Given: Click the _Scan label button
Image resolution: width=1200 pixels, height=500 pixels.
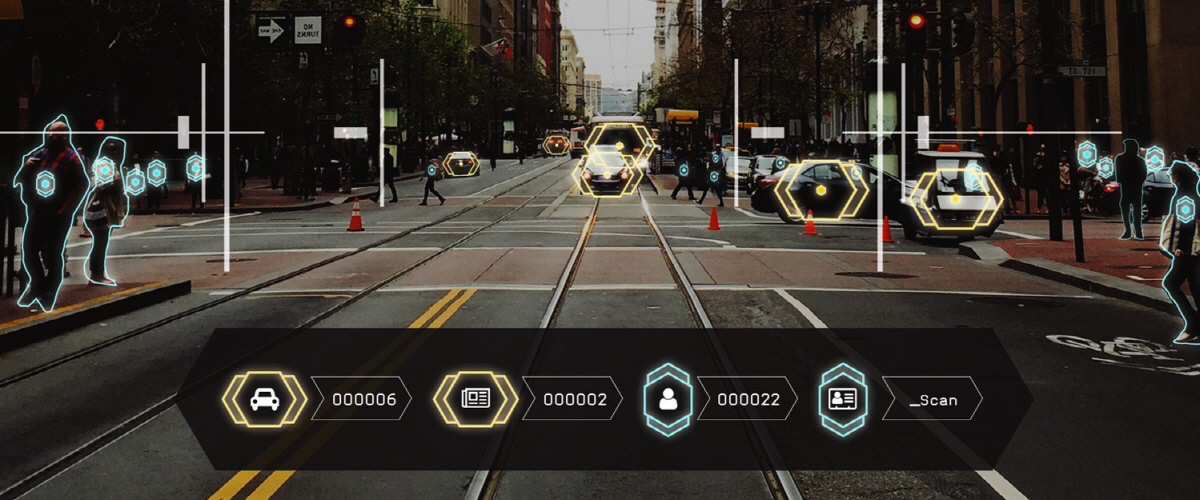Looking at the screenshot, I should pos(932,399).
